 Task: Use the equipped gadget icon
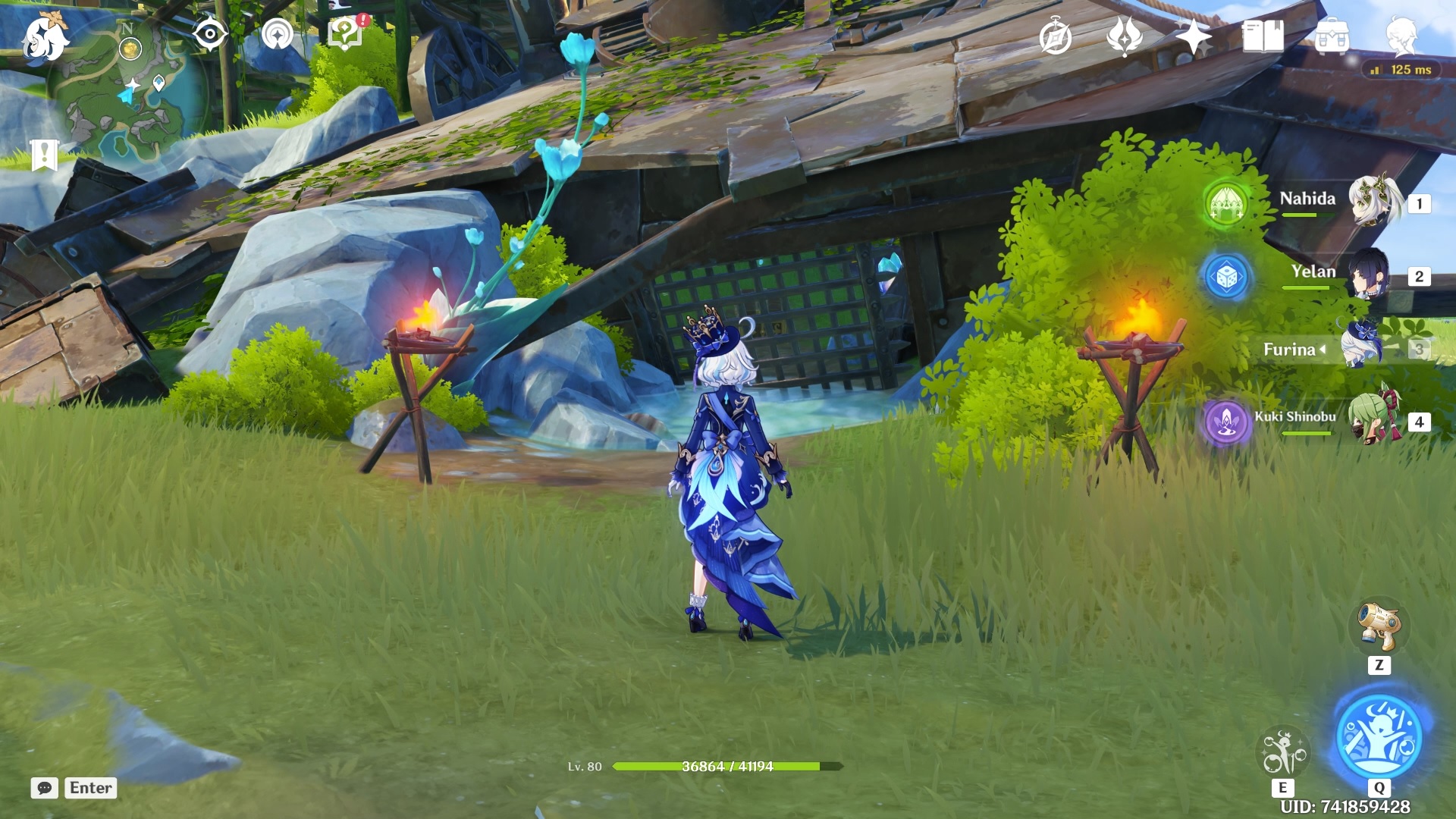(x=1379, y=627)
